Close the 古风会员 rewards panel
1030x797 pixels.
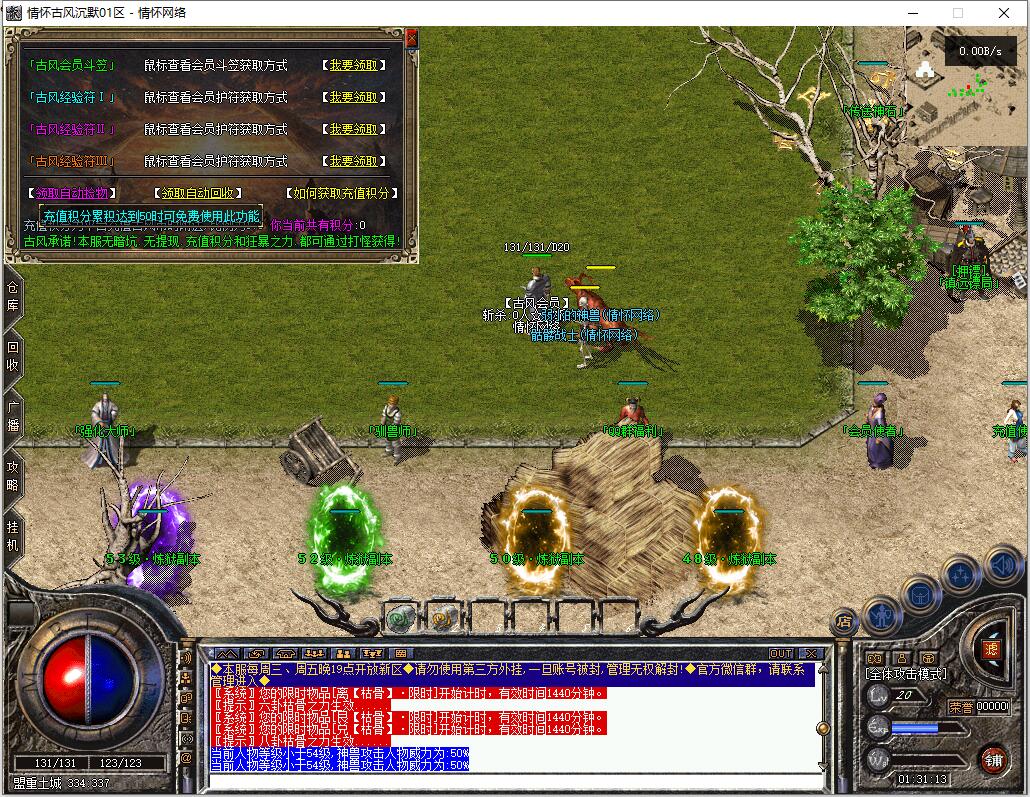411,38
